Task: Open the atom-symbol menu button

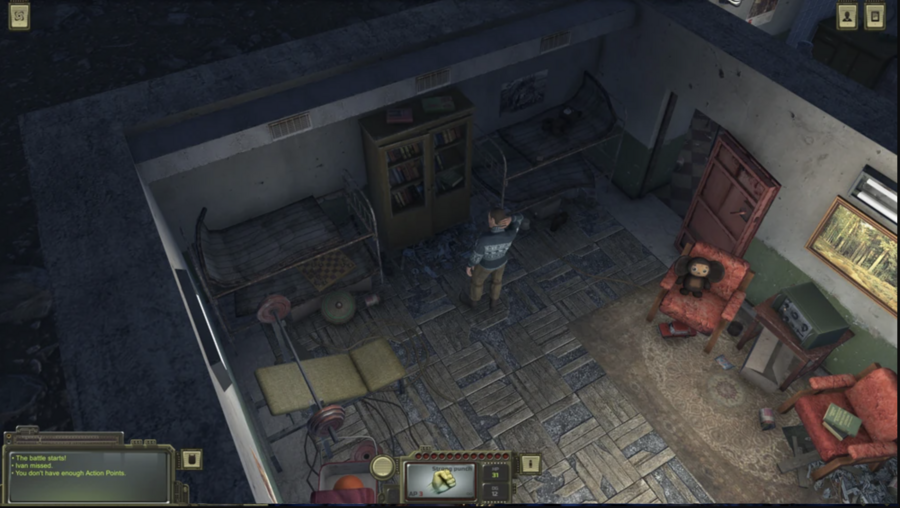Action: (19, 15)
